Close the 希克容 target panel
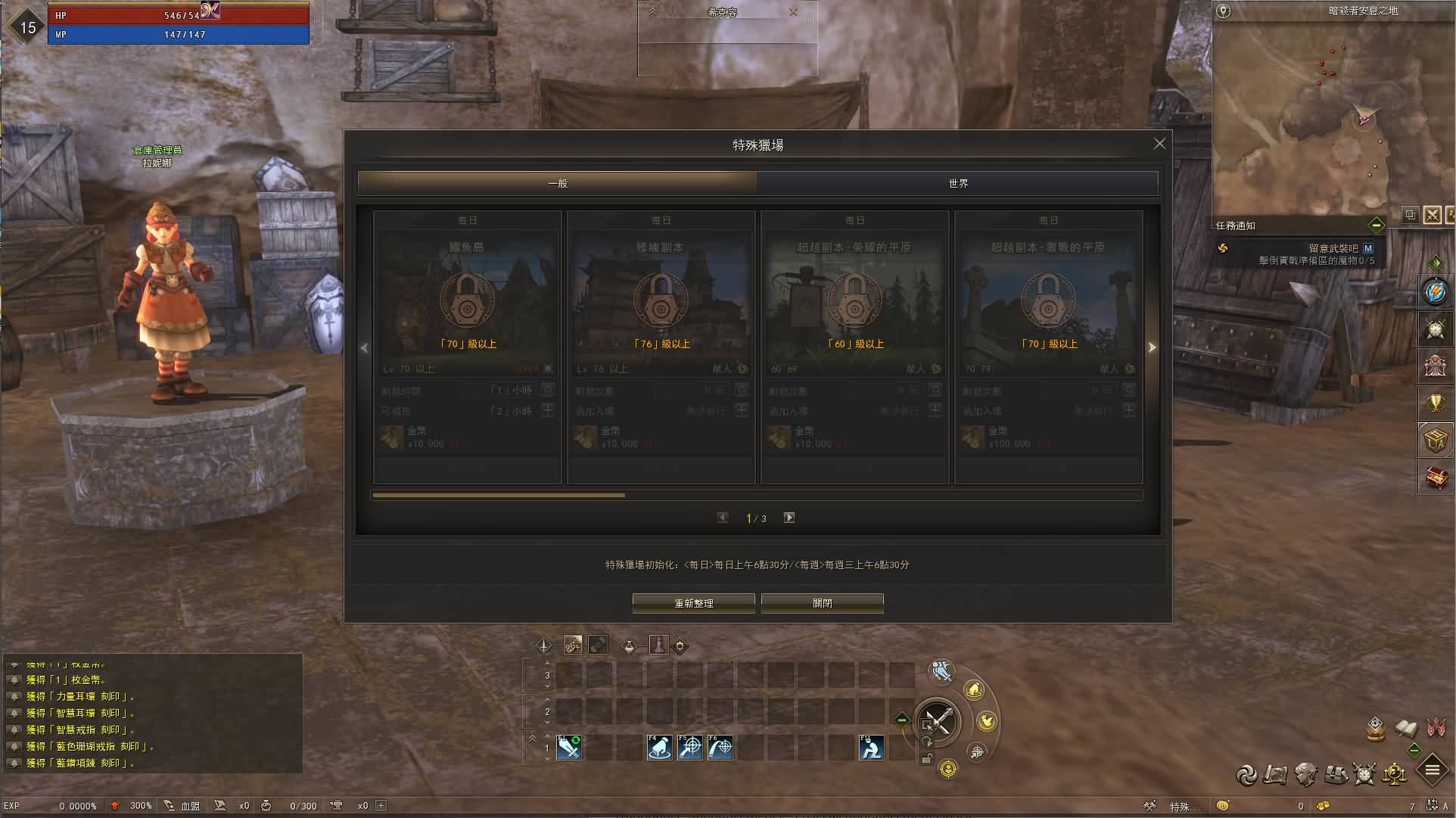Image resolution: width=1456 pixels, height=818 pixels. (x=793, y=12)
